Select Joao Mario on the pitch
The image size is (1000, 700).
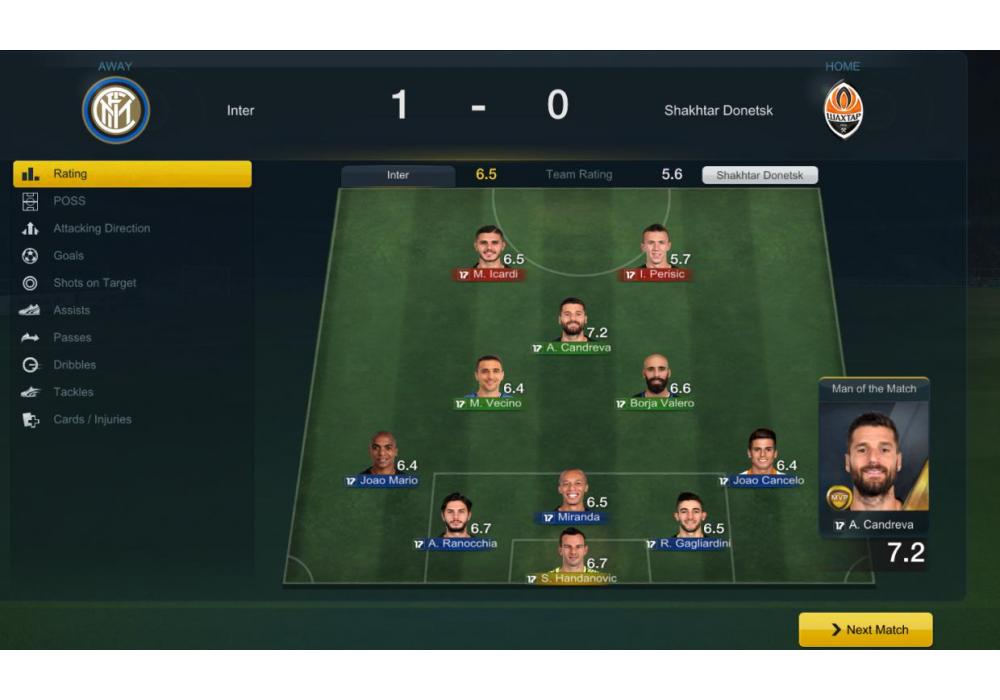(382, 455)
